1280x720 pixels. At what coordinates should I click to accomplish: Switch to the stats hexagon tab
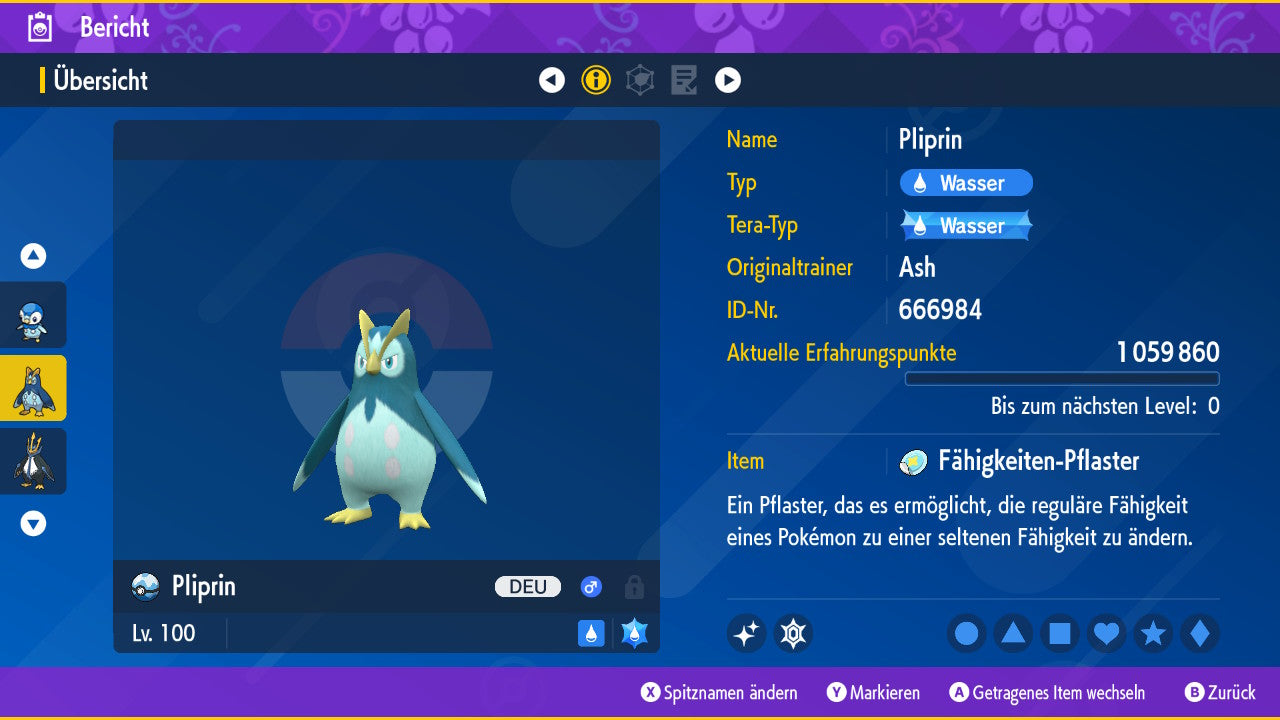(640, 80)
